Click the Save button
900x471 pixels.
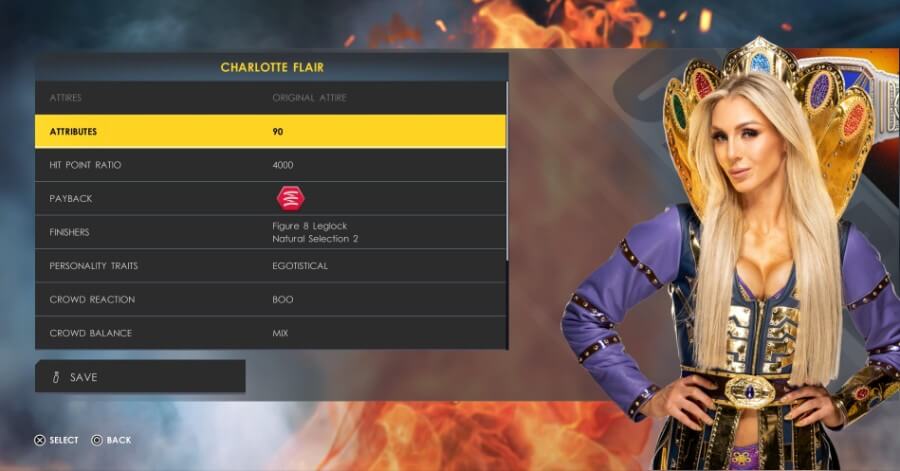140,377
